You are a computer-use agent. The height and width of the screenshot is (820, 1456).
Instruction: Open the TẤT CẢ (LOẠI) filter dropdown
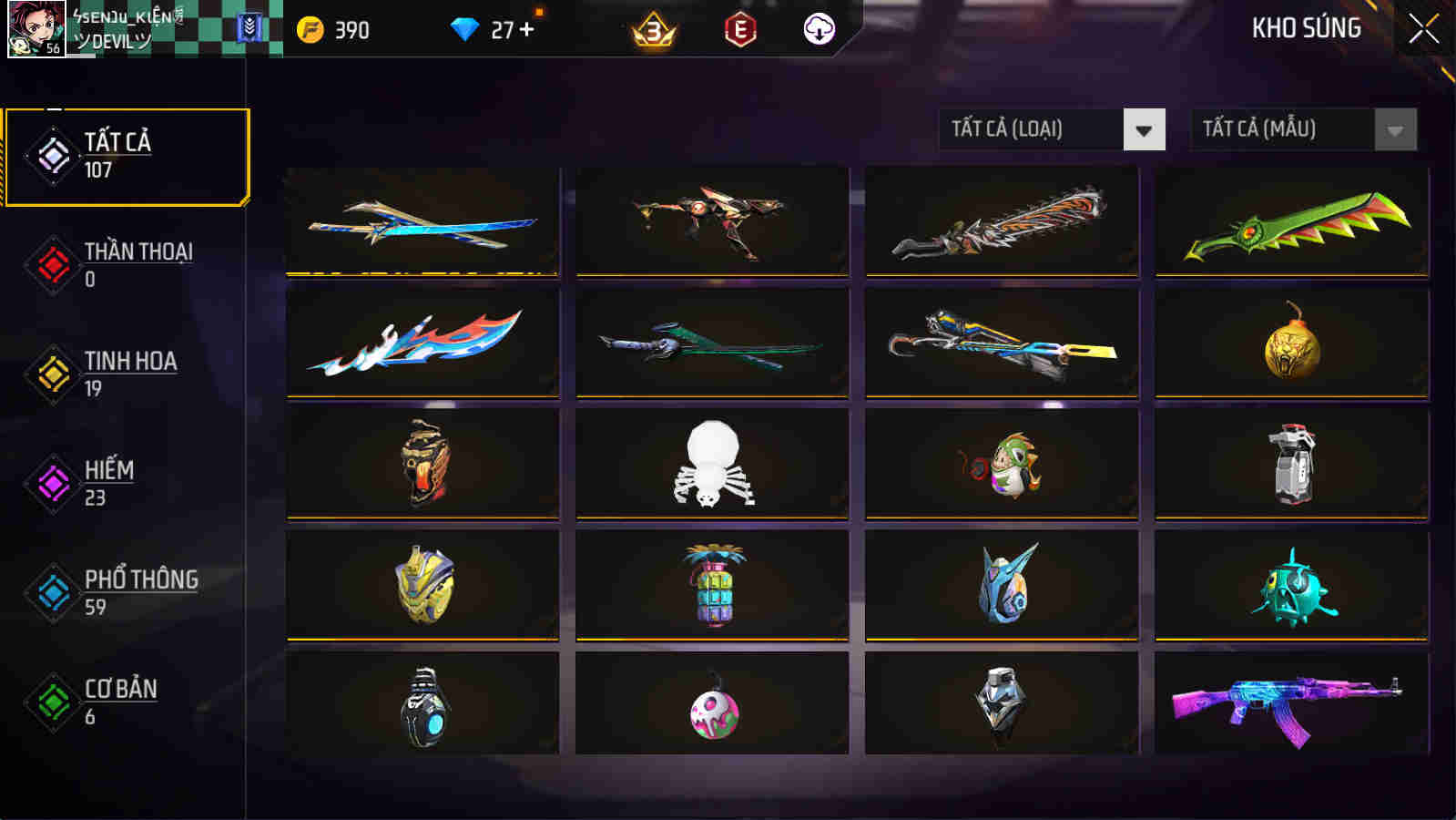click(1029, 128)
